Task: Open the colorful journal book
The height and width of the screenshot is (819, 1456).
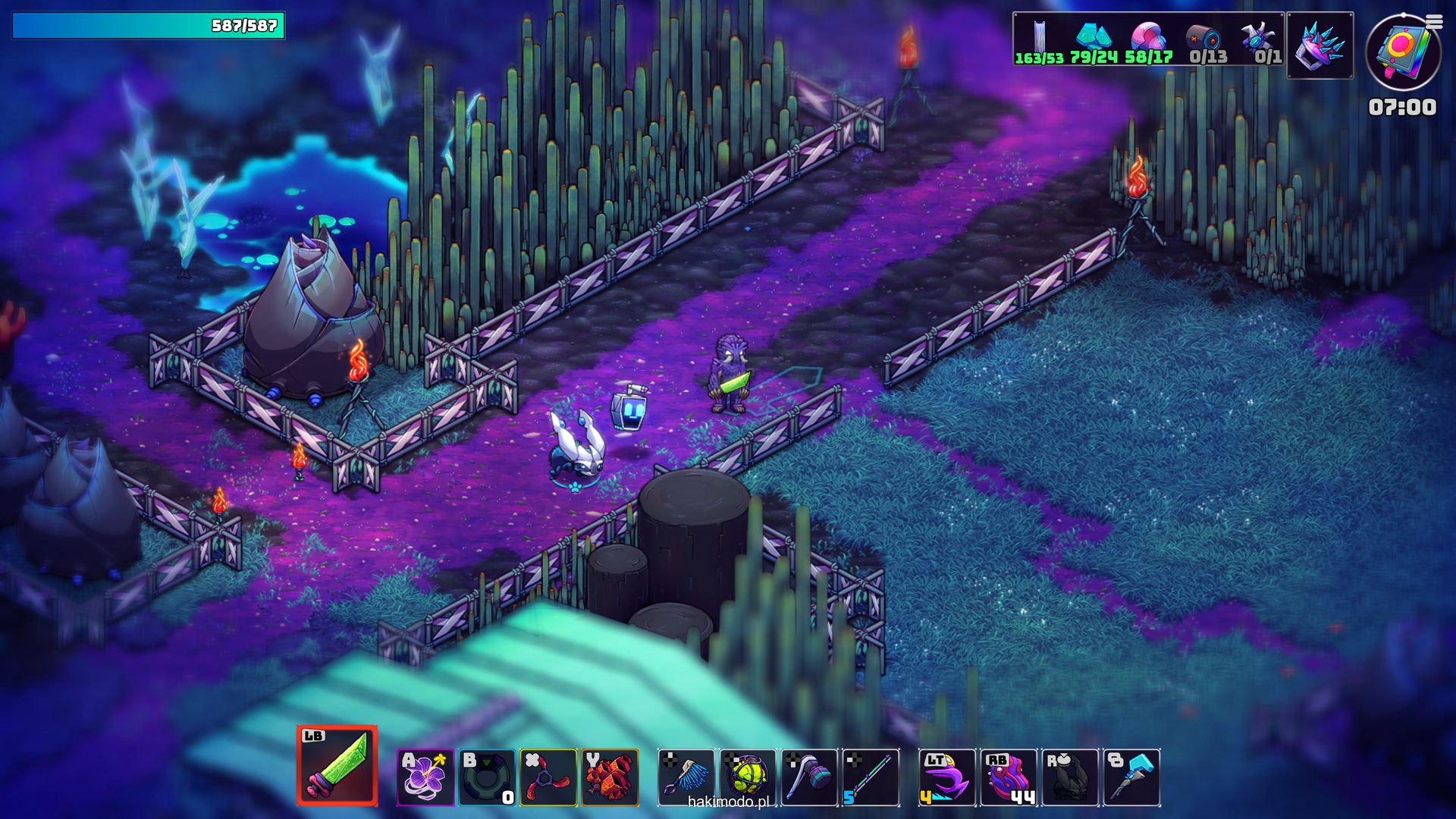Action: click(x=1401, y=52)
